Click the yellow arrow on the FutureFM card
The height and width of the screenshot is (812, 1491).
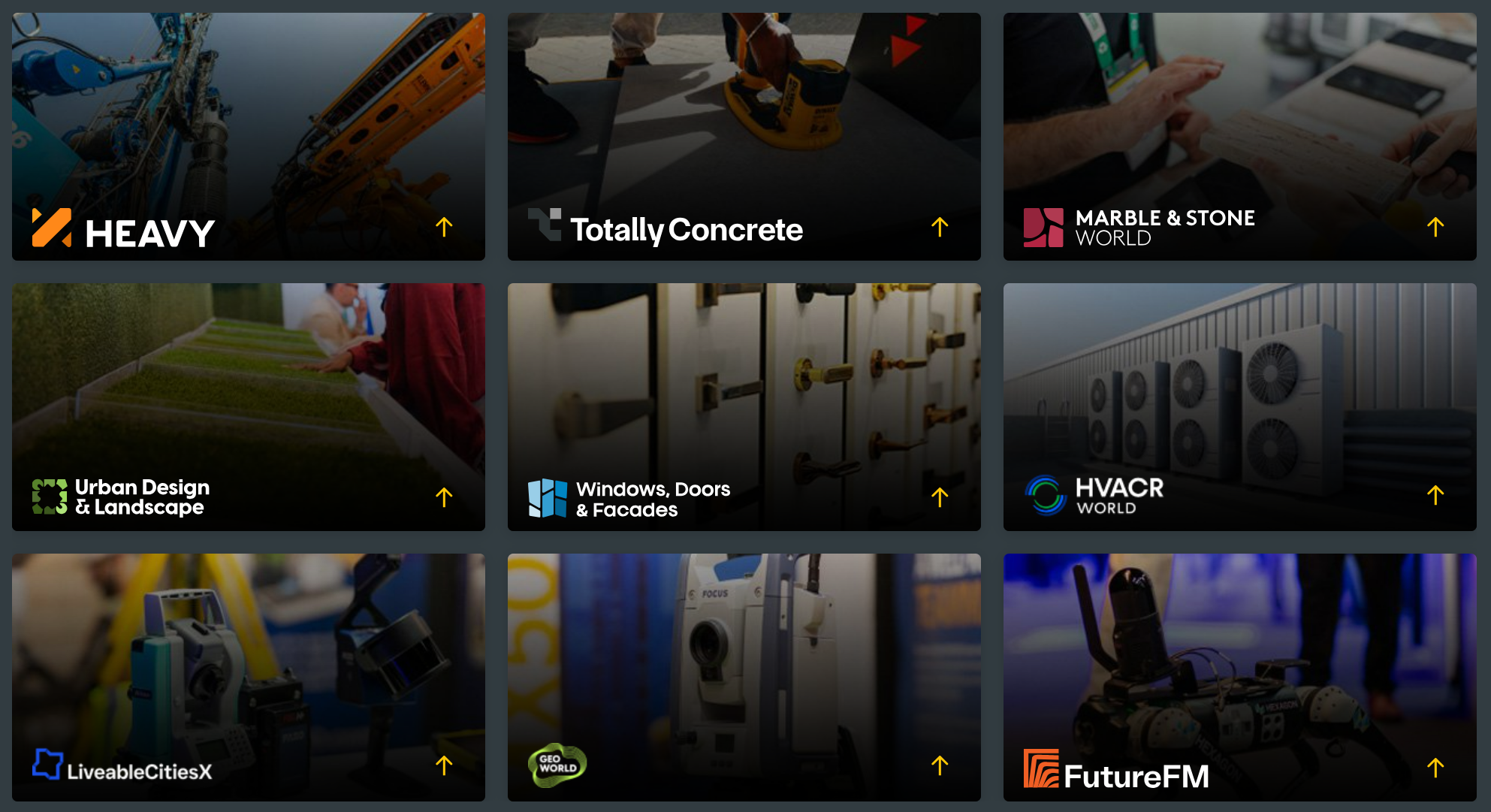tap(1435, 768)
